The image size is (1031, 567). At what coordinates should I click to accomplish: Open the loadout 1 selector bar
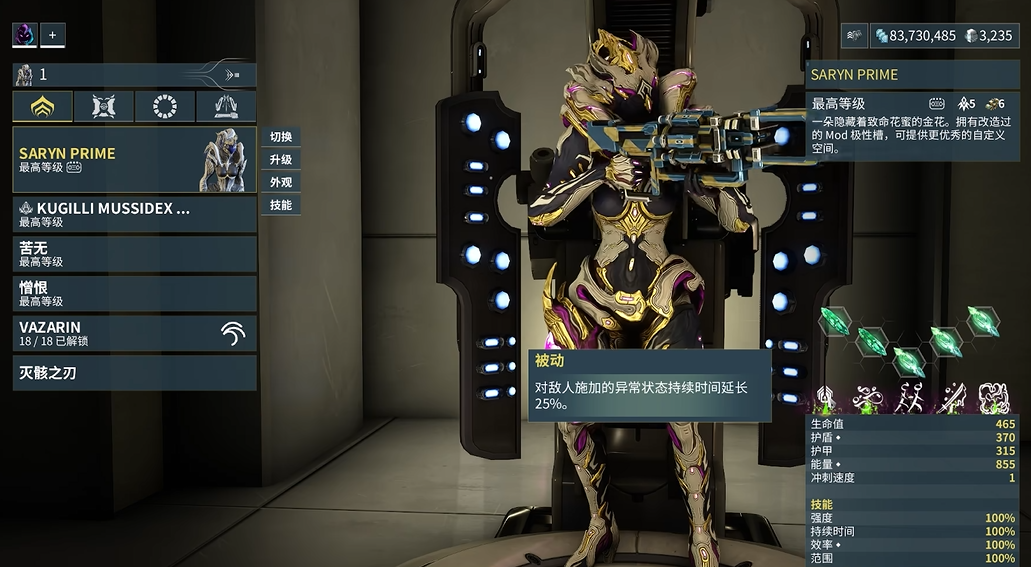tap(134, 74)
